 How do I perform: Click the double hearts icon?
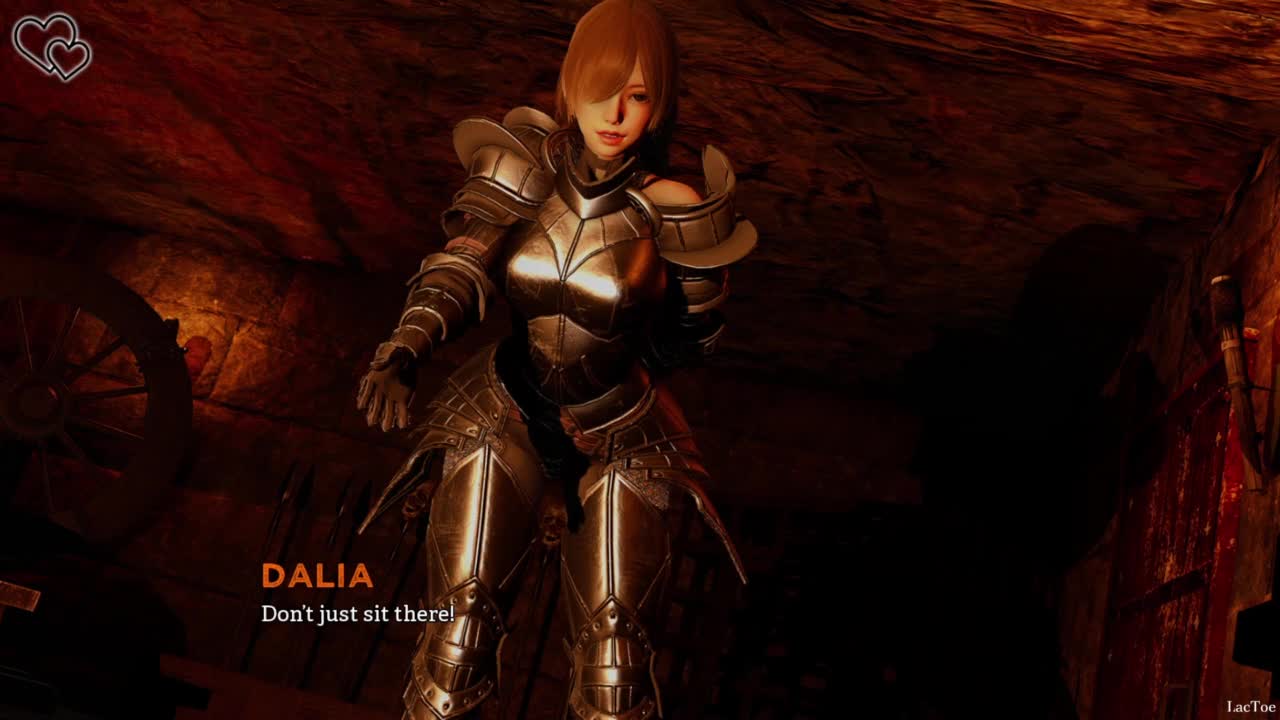tap(52, 46)
